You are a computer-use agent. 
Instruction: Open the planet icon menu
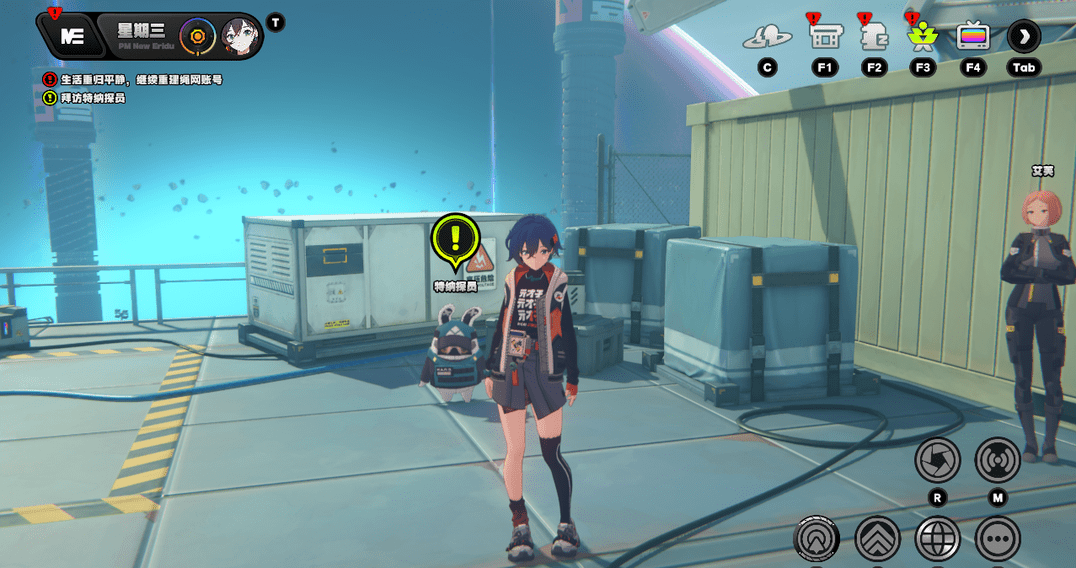[767, 38]
